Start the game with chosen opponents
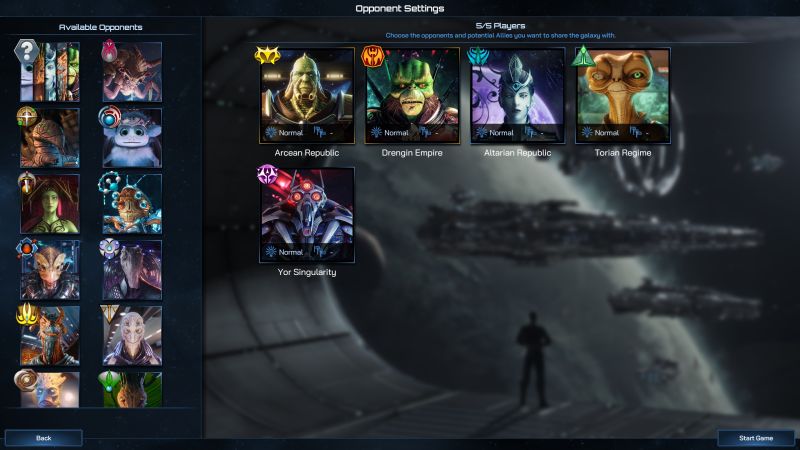The width and height of the screenshot is (800, 450). click(756, 438)
